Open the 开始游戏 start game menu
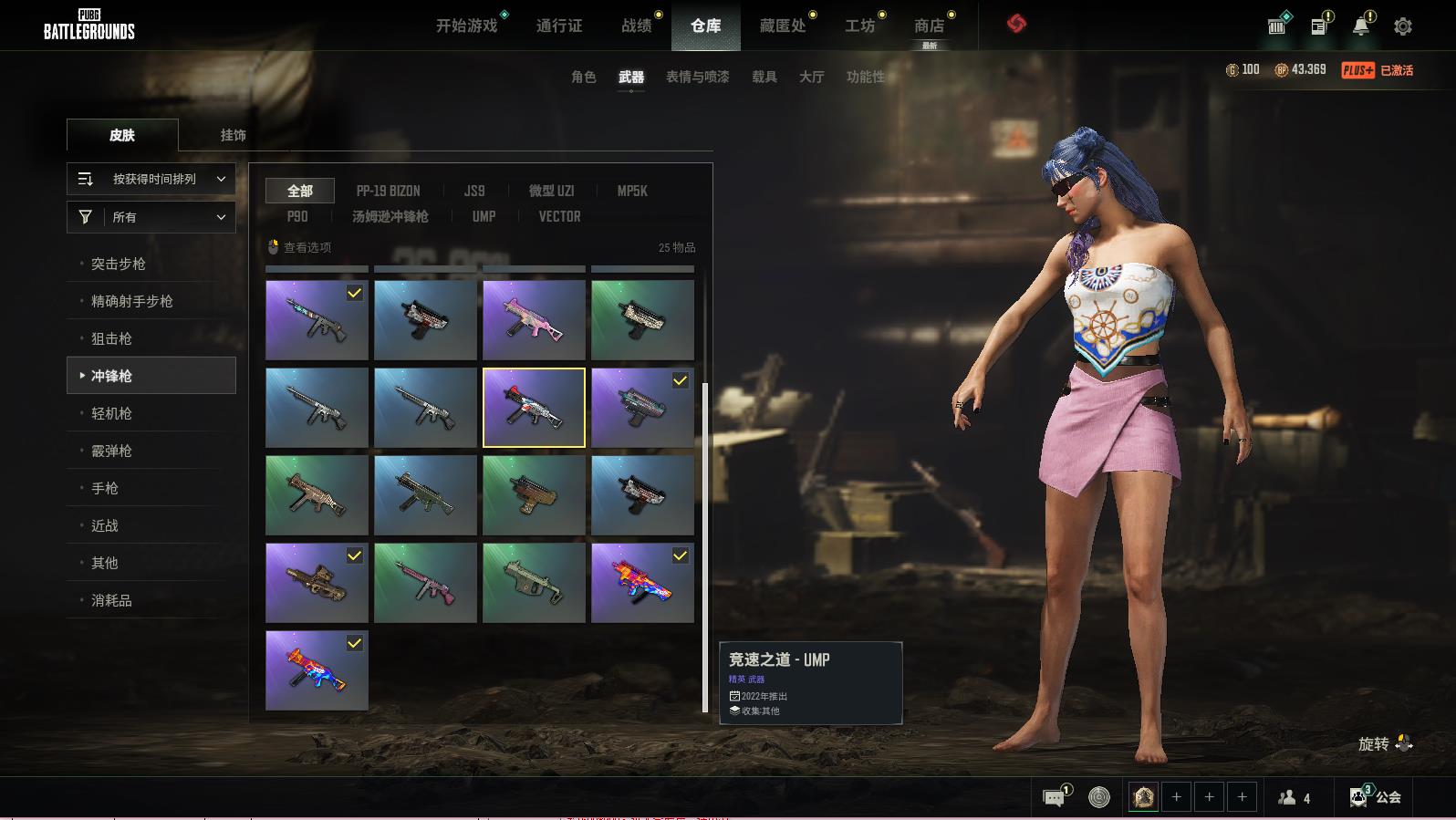Image resolution: width=1456 pixels, height=820 pixels. 466,26
